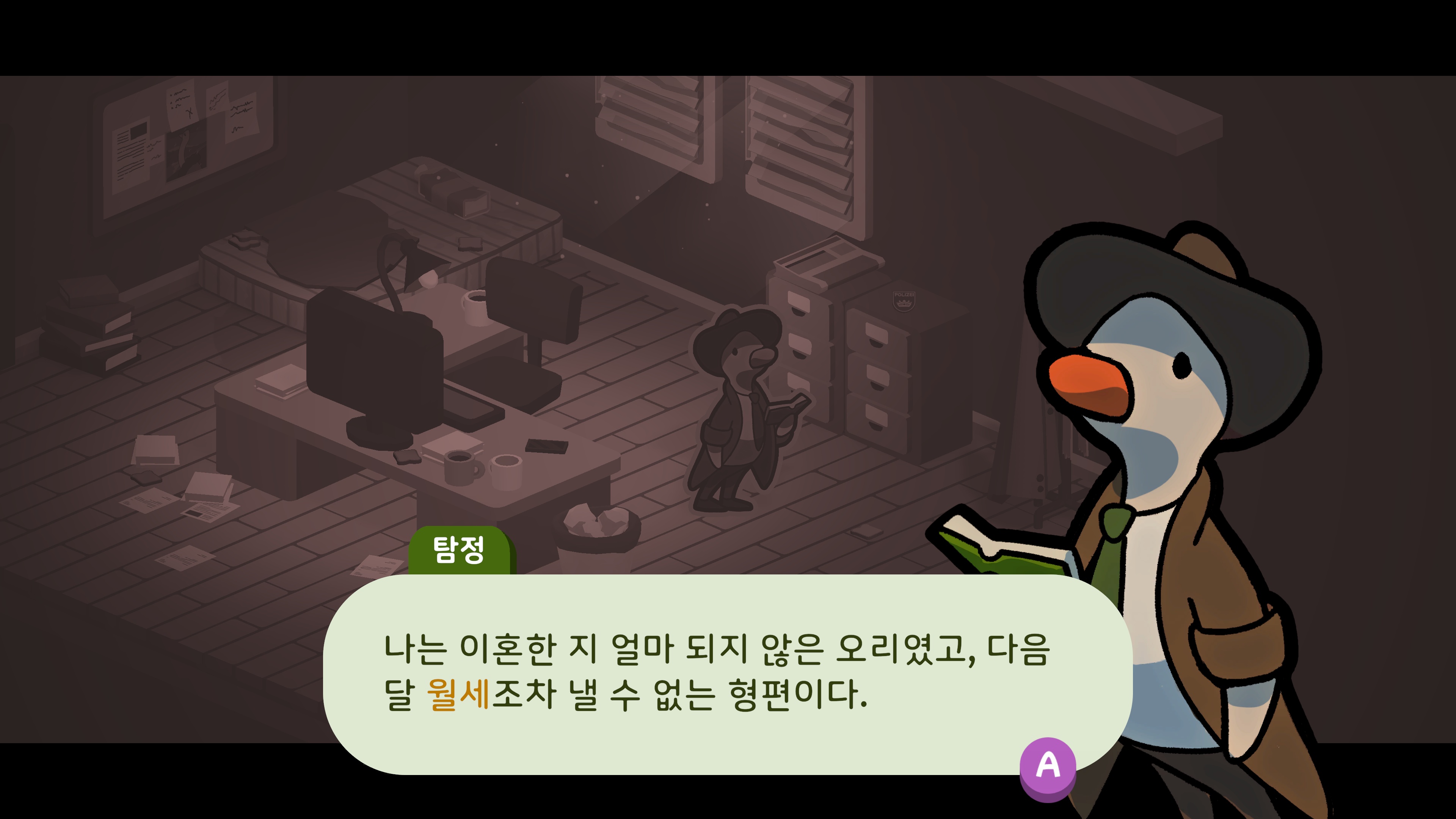Click the computer monitor on the desk
The width and height of the screenshot is (1456, 819).
tap(367, 367)
